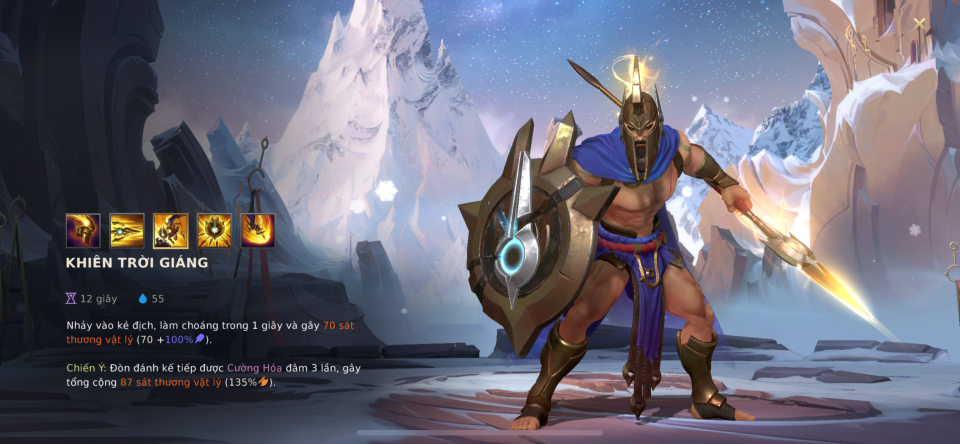960x444 pixels.
Task: Select the golden helmet passive ability icon
Action: [x=83, y=231]
